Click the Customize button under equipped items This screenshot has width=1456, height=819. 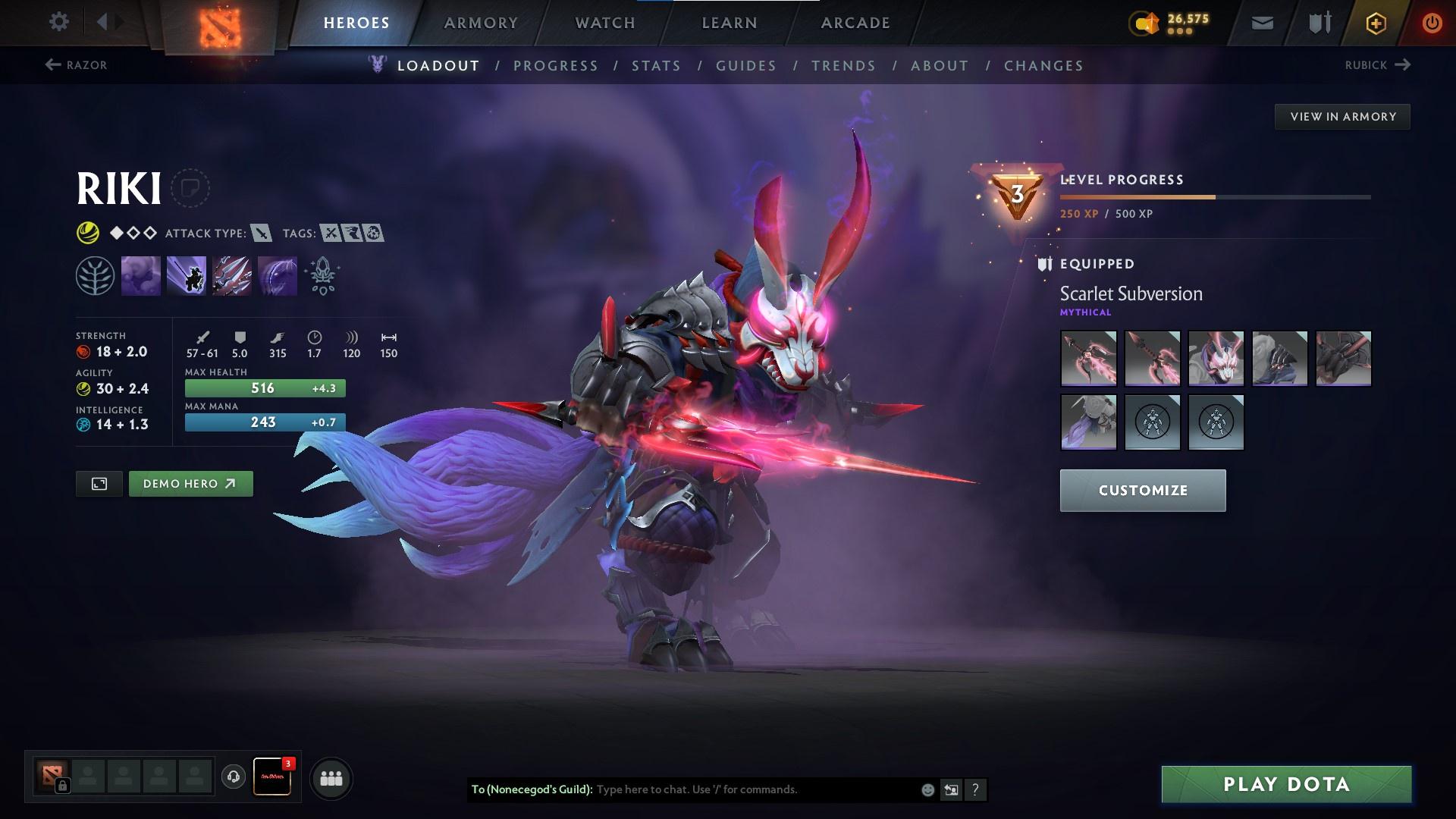tap(1142, 490)
